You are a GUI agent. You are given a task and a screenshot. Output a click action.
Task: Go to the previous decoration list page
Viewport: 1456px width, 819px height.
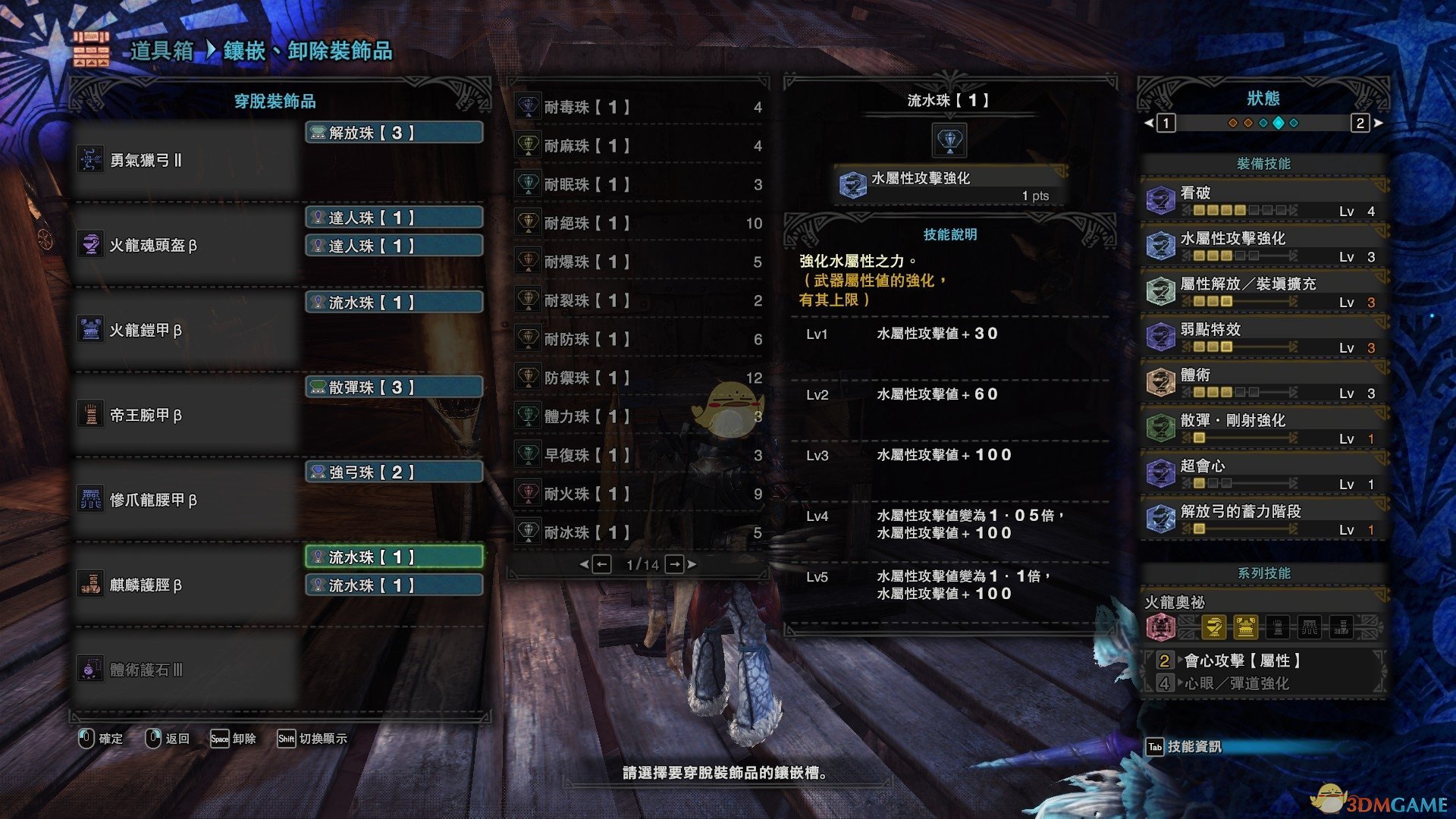pos(601,564)
